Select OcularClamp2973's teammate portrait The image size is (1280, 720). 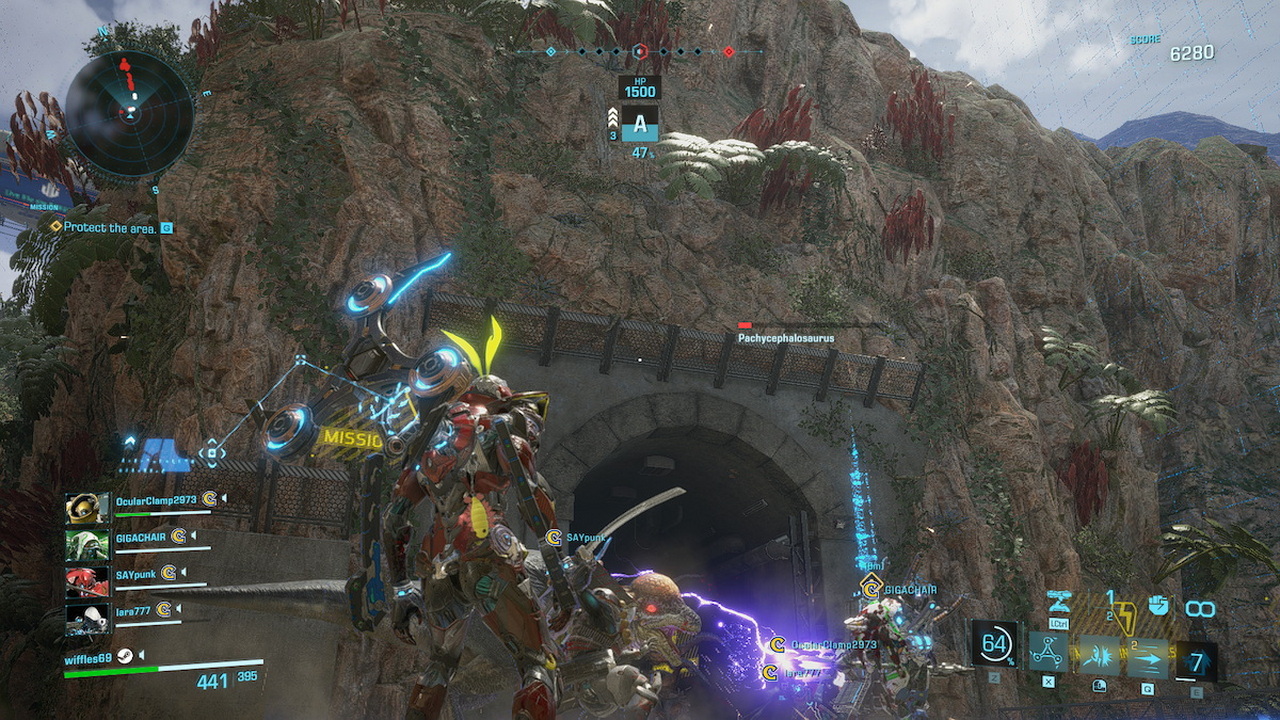(87, 507)
